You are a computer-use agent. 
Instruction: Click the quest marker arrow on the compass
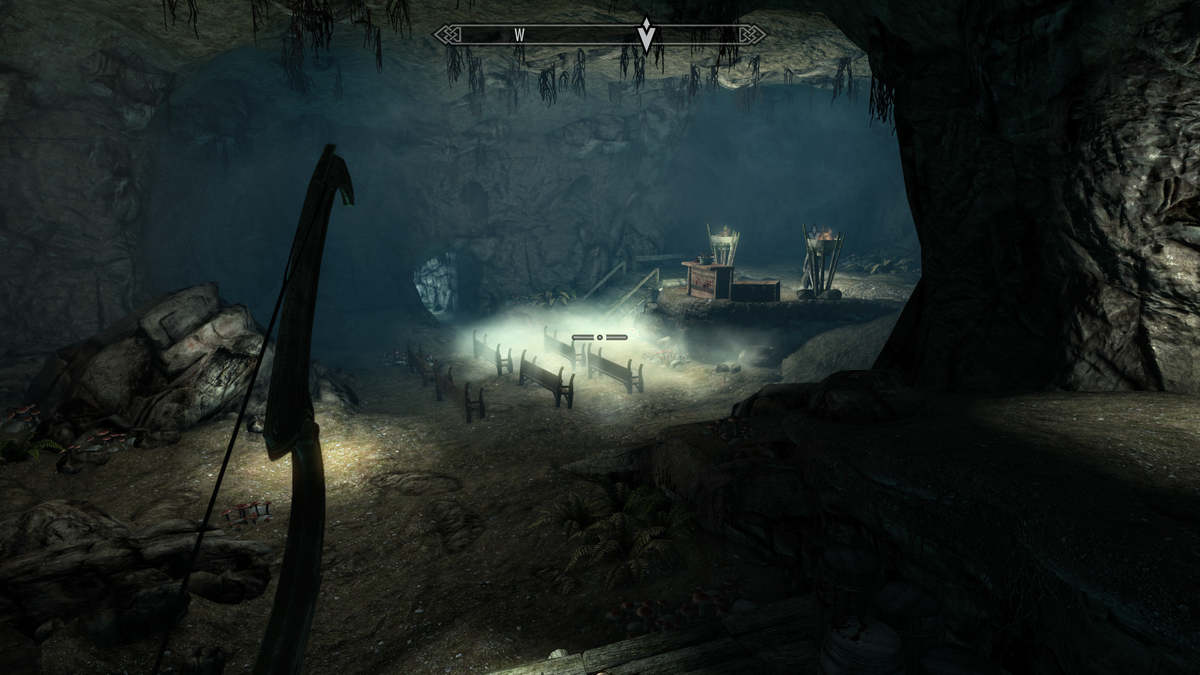(647, 35)
